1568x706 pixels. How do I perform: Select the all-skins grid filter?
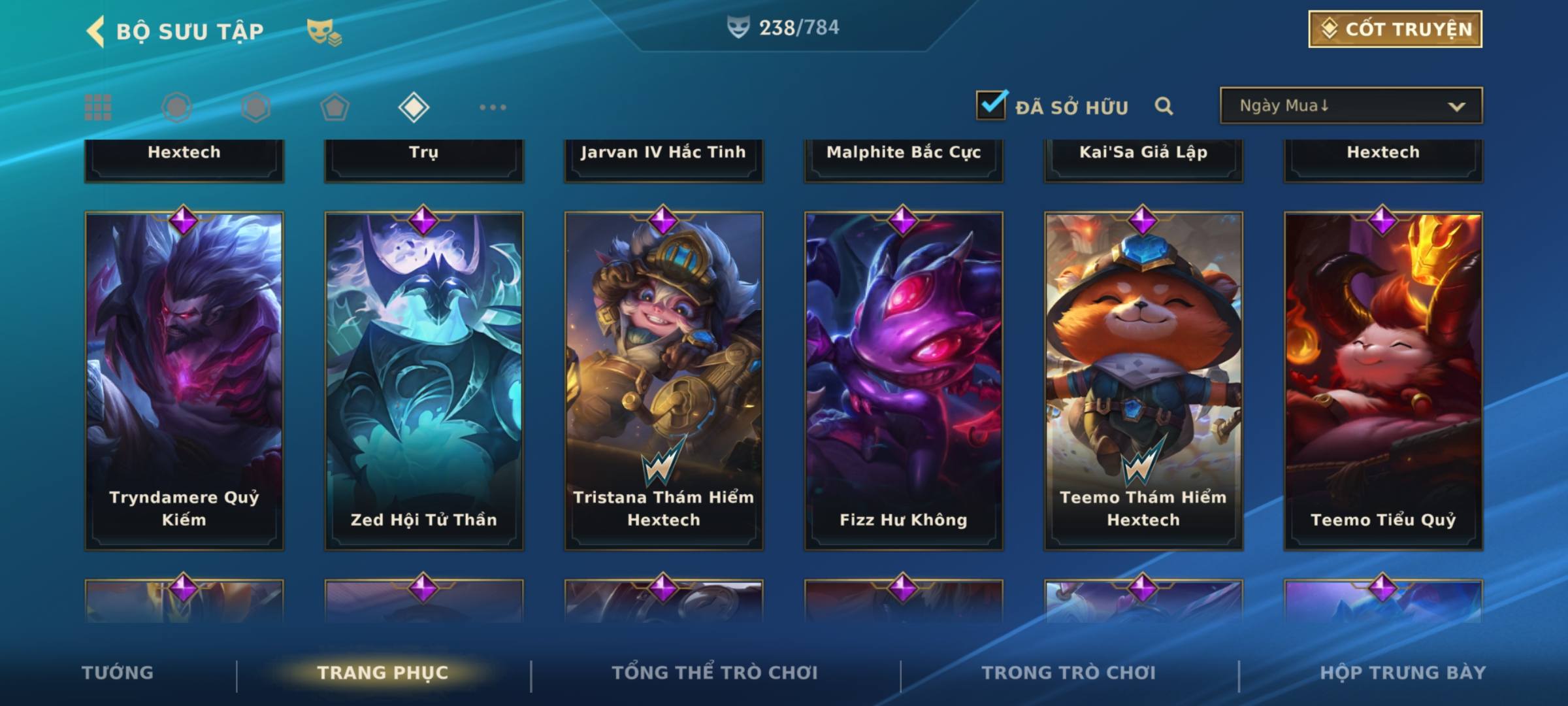(98, 107)
